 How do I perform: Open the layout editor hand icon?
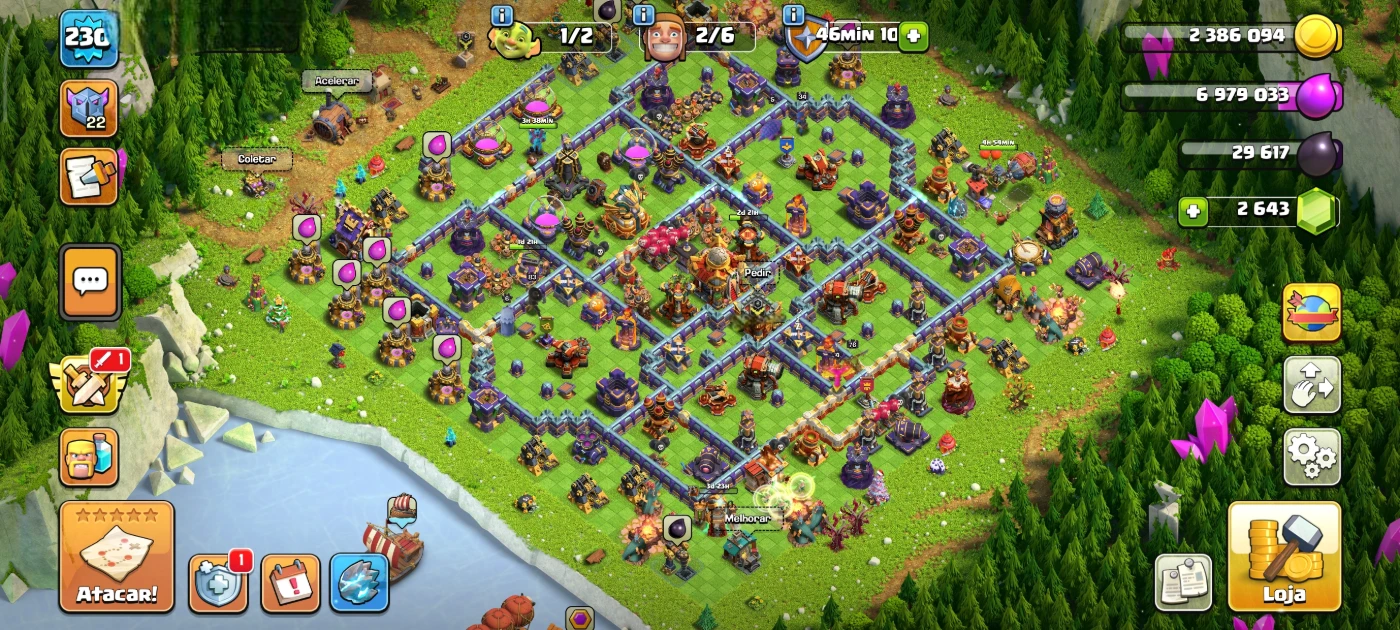pyautogui.click(x=1311, y=385)
